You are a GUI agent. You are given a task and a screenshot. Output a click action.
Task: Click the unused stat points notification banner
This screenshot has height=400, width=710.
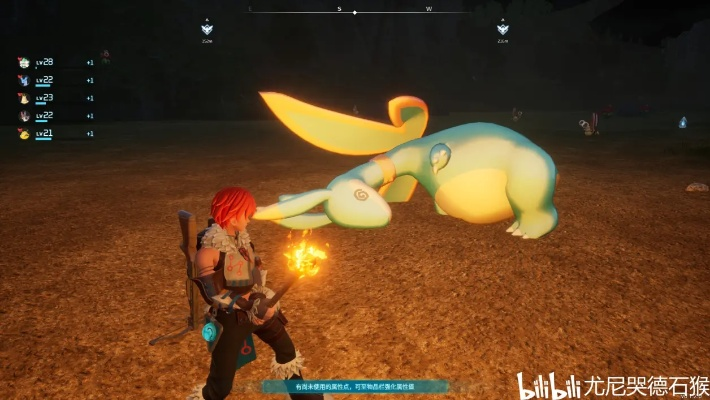[355, 386]
